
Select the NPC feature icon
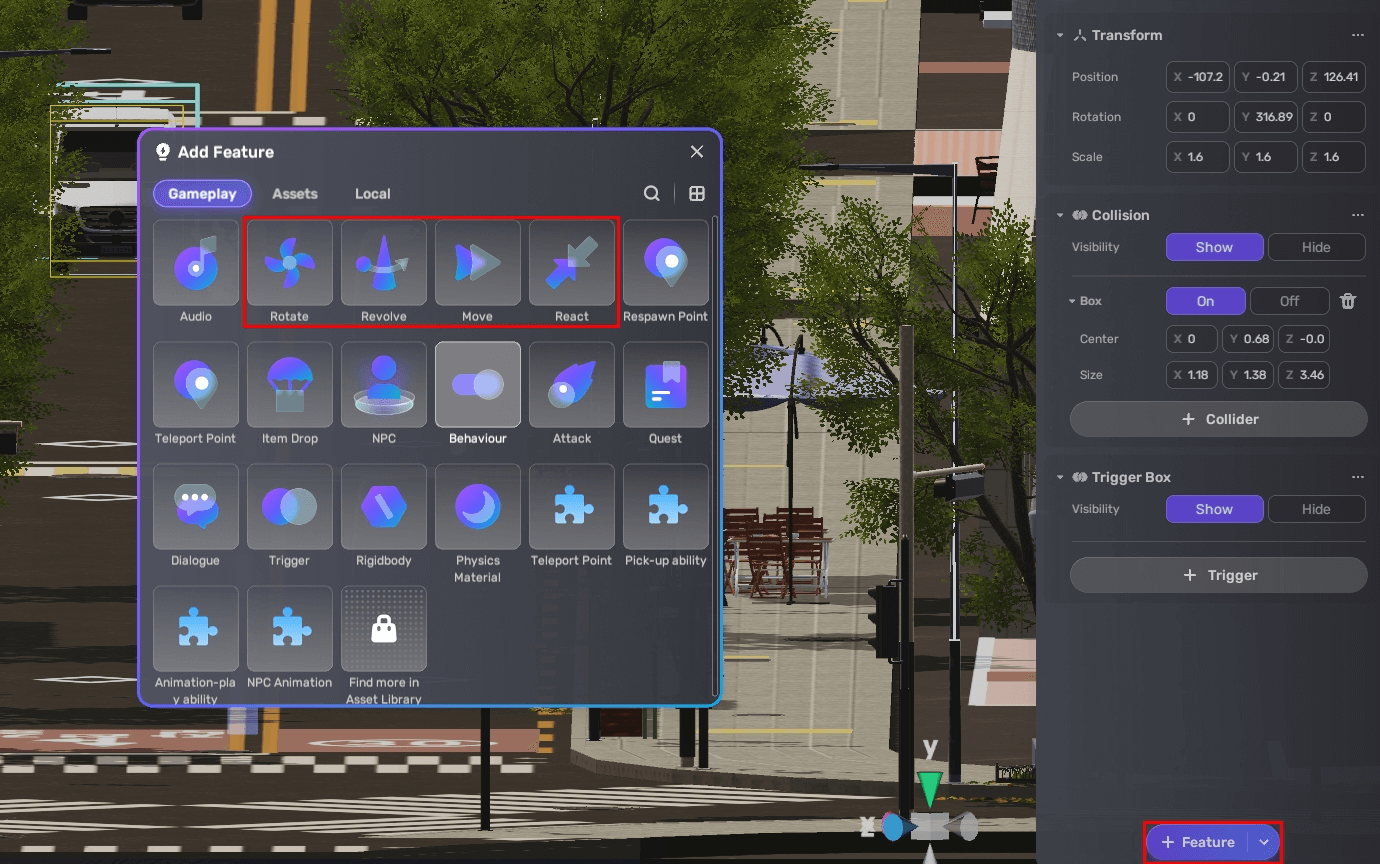coord(383,384)
